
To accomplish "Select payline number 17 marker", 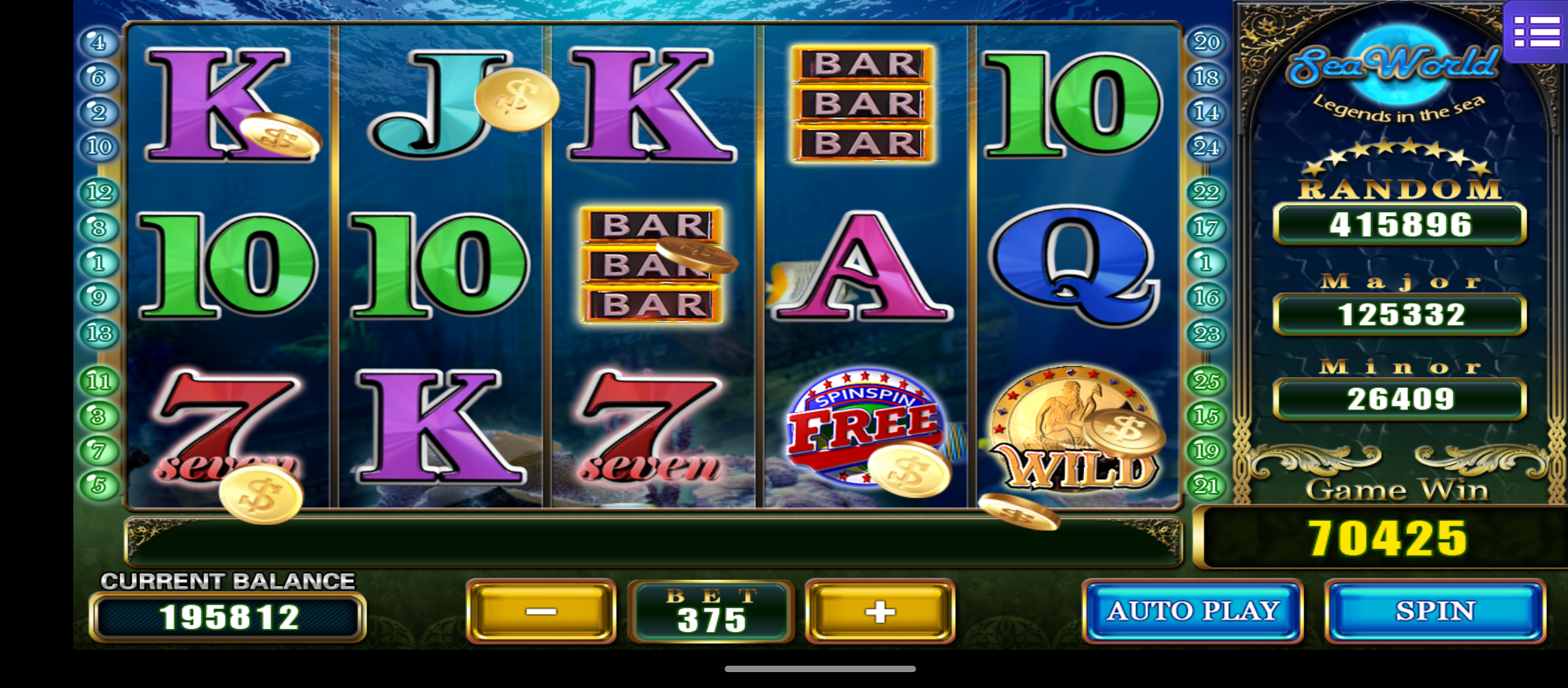I will 1206,227.
